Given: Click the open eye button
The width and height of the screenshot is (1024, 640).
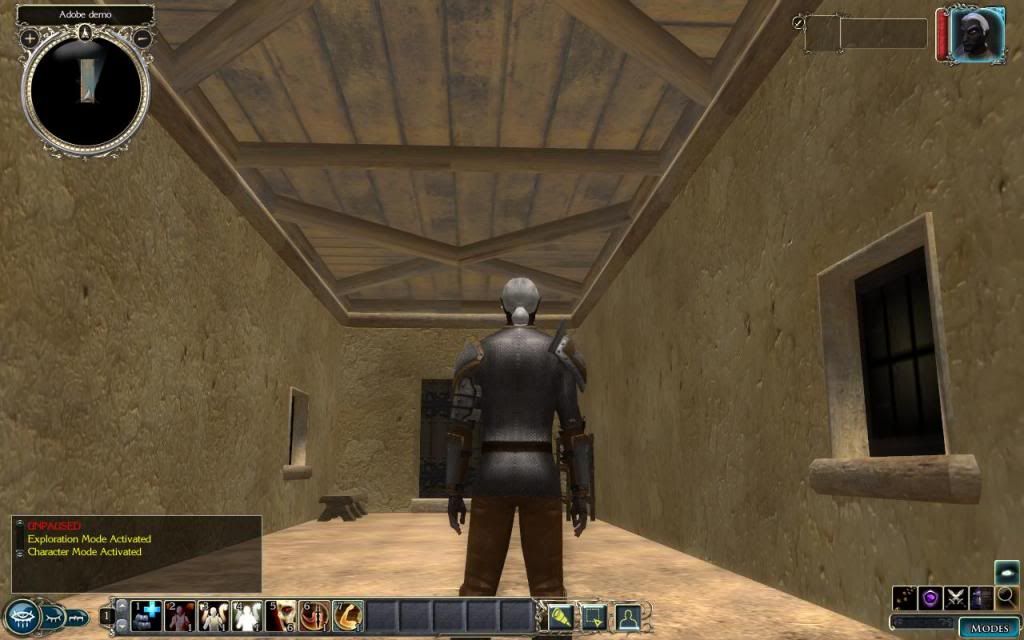Looking at the screenshot, I should coord(20,615).
